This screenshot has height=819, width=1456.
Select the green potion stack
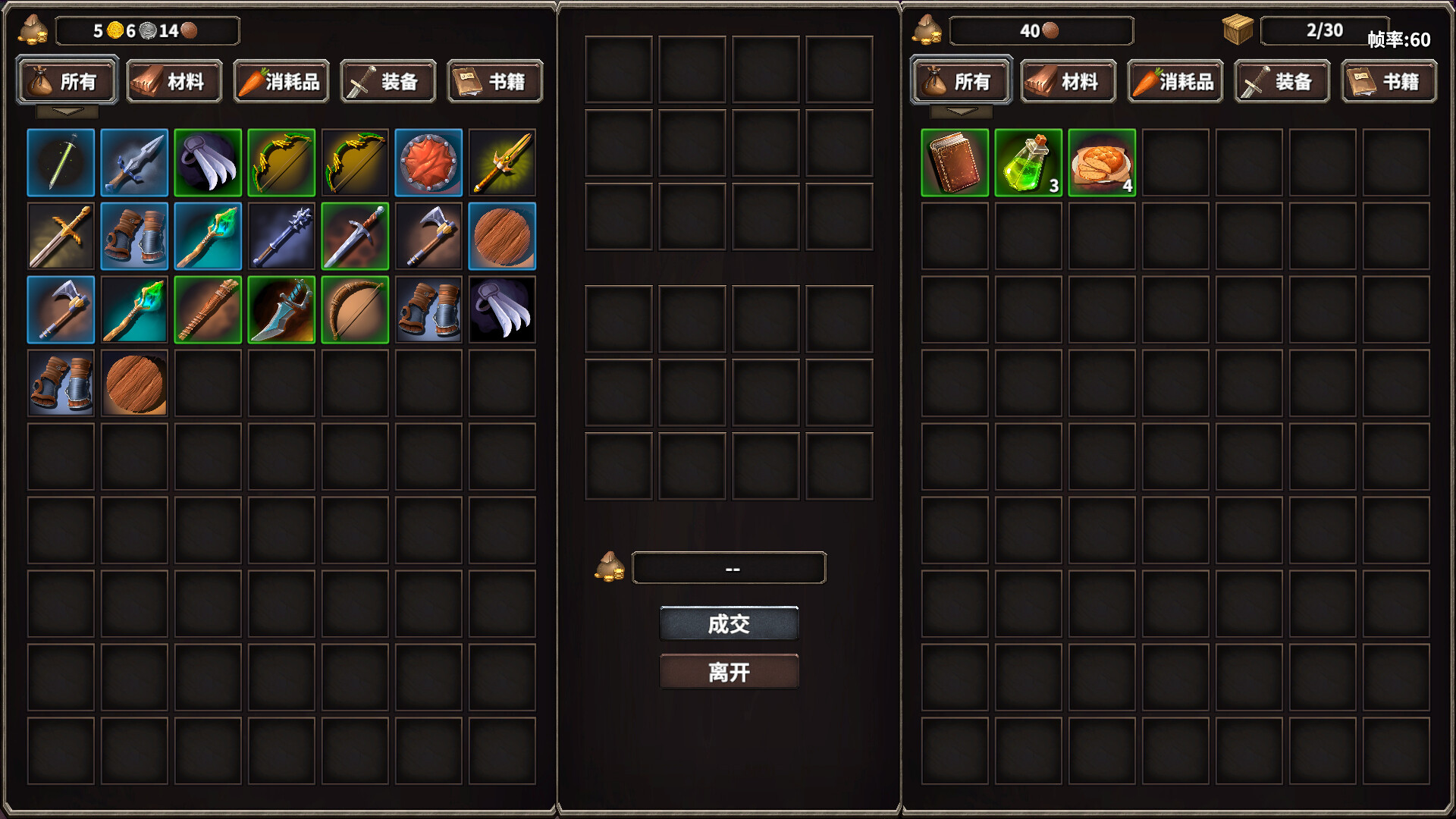click(x=1028, y=163)
